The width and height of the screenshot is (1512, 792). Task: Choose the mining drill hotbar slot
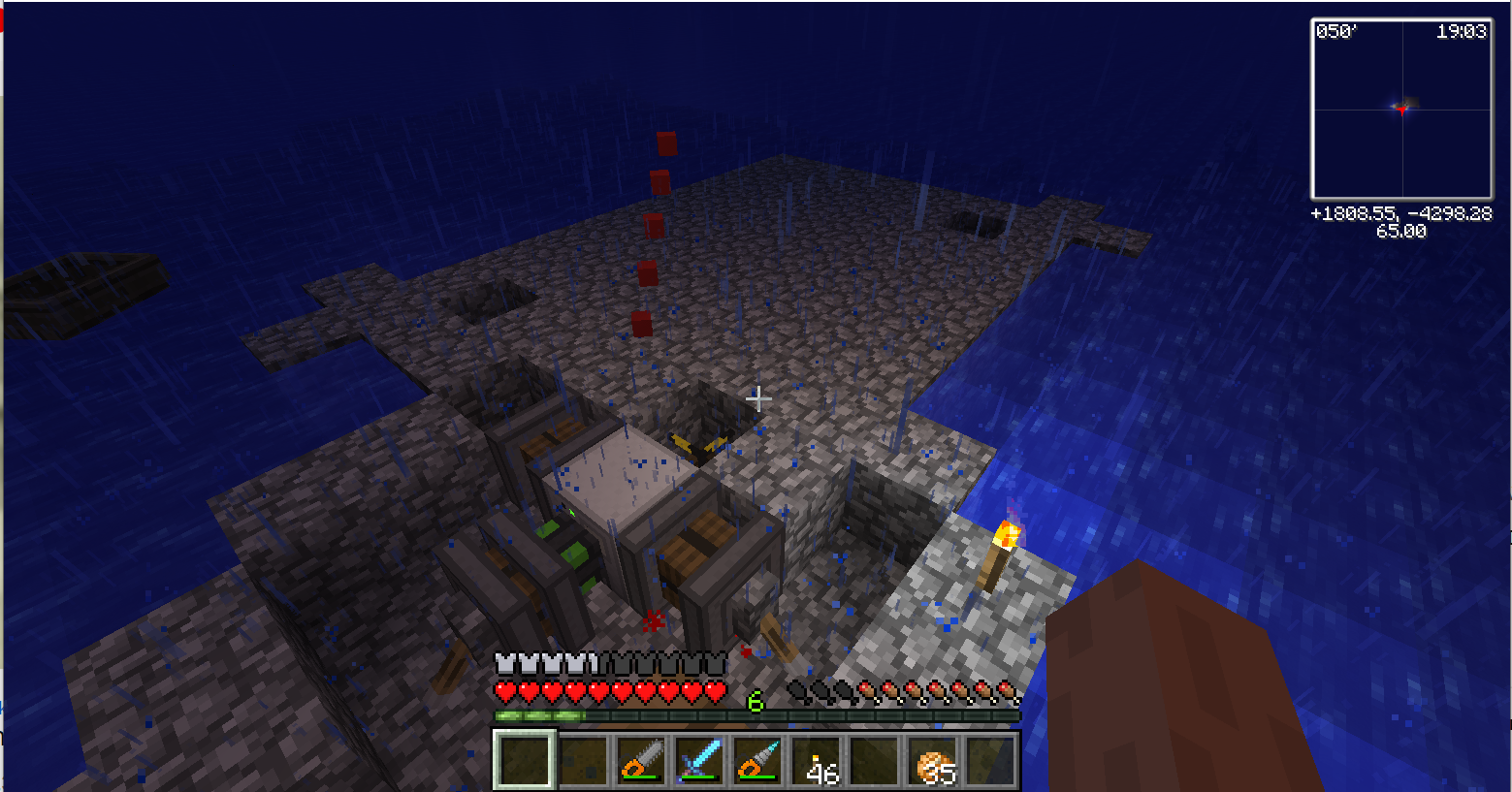click(757, 759)
